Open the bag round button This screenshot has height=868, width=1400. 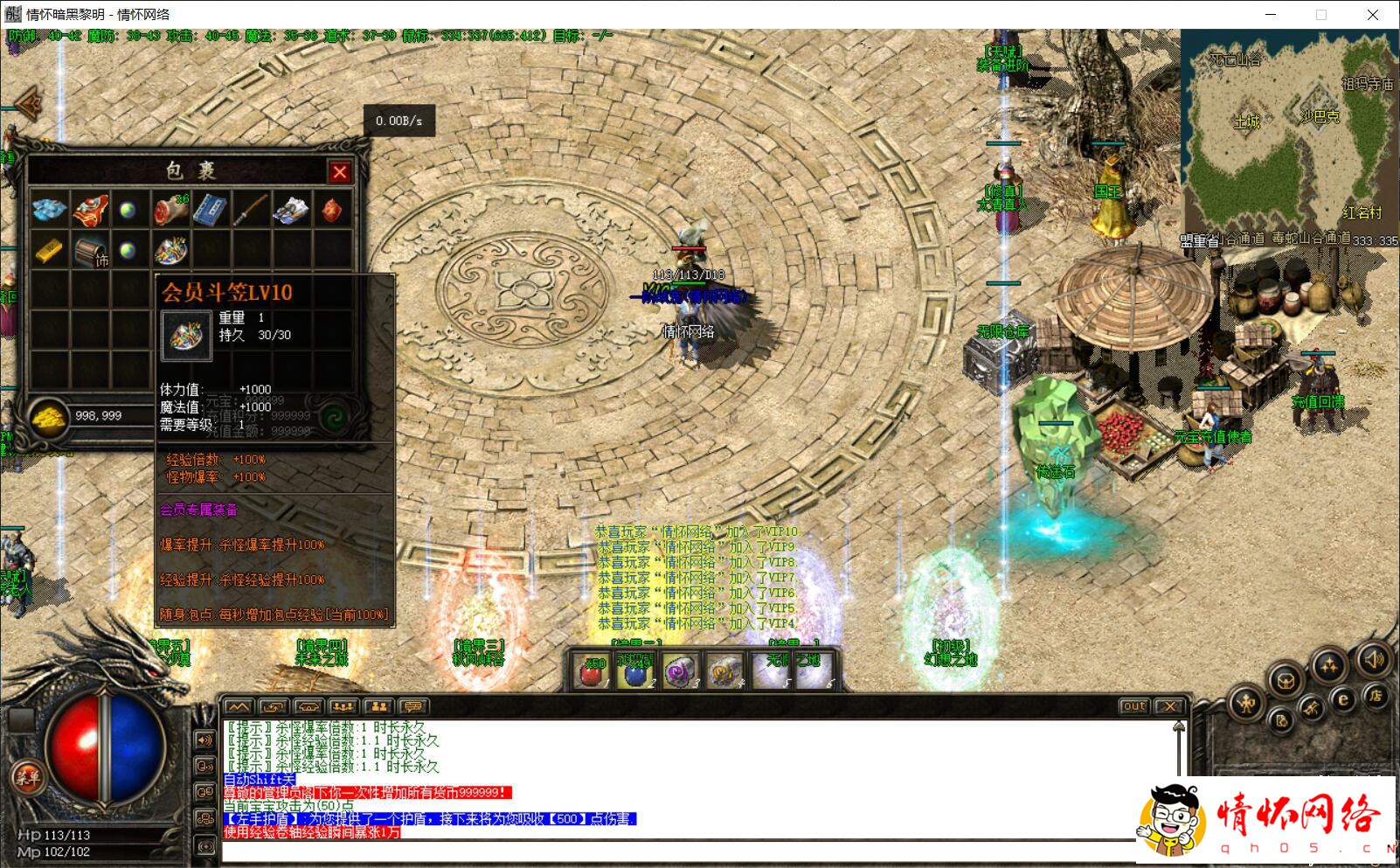click(1286, 680)
